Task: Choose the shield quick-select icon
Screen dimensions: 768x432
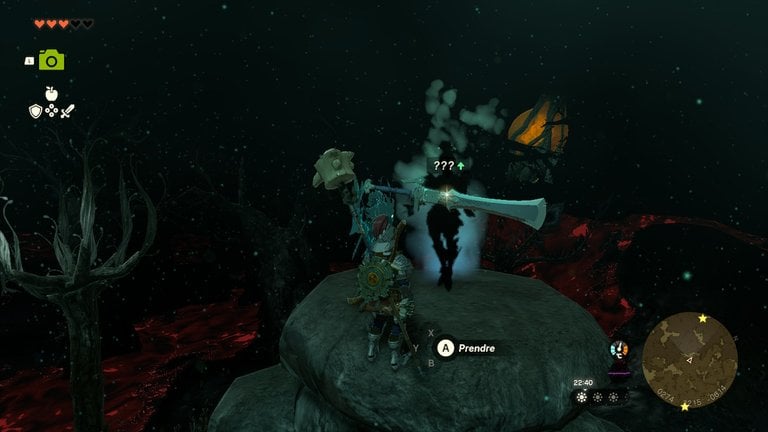Action: 35,111
